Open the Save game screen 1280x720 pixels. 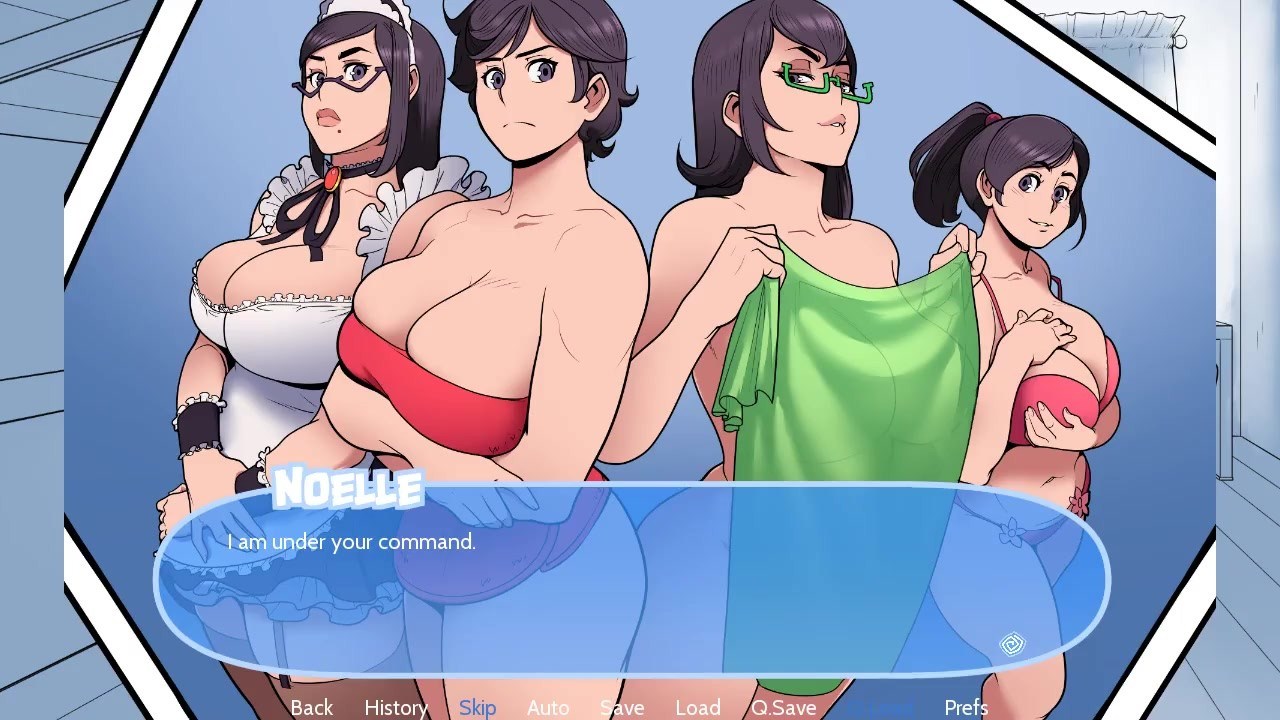[622, 707]
